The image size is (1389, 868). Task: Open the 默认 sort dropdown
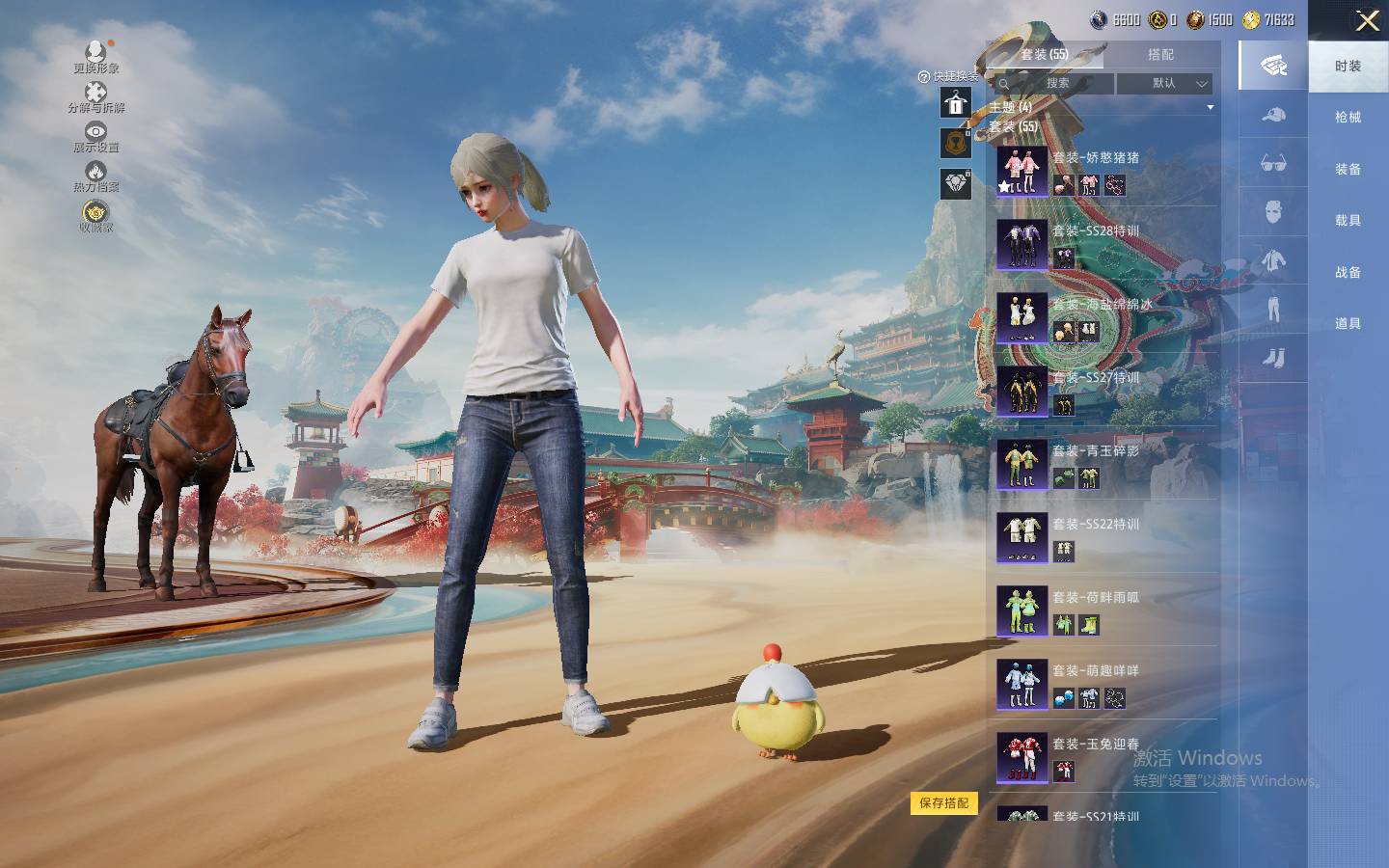click(1164, 84)
